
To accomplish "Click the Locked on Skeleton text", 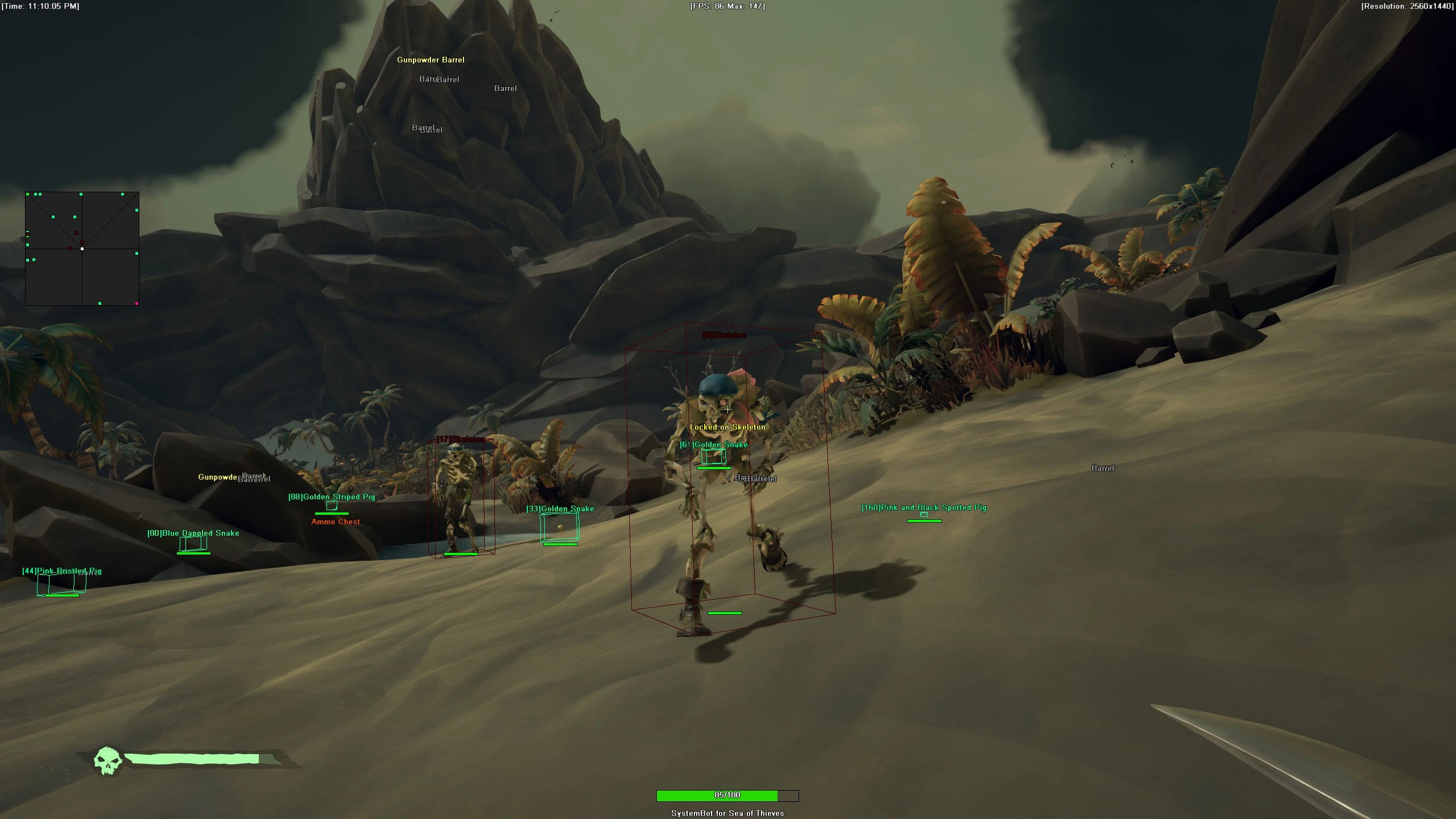I will pos(728,426).
